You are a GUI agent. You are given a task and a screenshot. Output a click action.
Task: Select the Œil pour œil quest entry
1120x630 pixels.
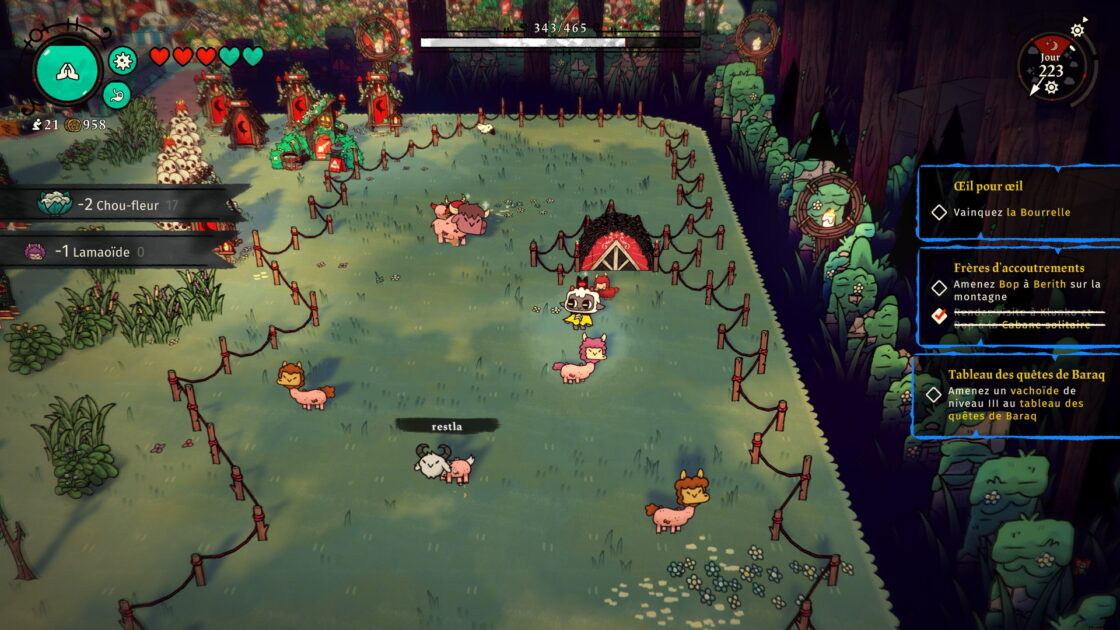pyautogui.click(x=1018, y=200)
